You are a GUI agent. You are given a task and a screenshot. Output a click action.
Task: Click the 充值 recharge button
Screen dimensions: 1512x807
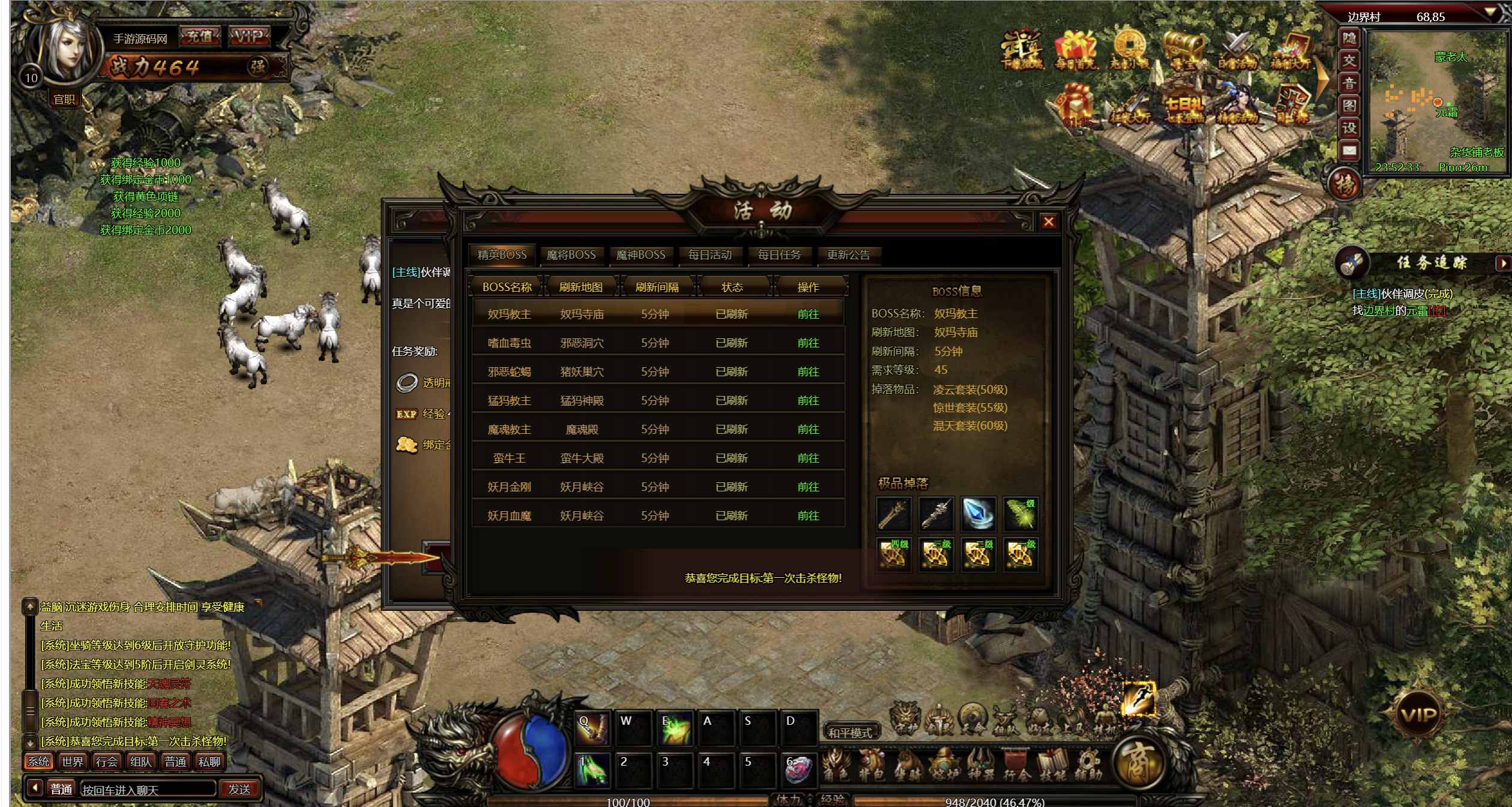click(200, 37)
